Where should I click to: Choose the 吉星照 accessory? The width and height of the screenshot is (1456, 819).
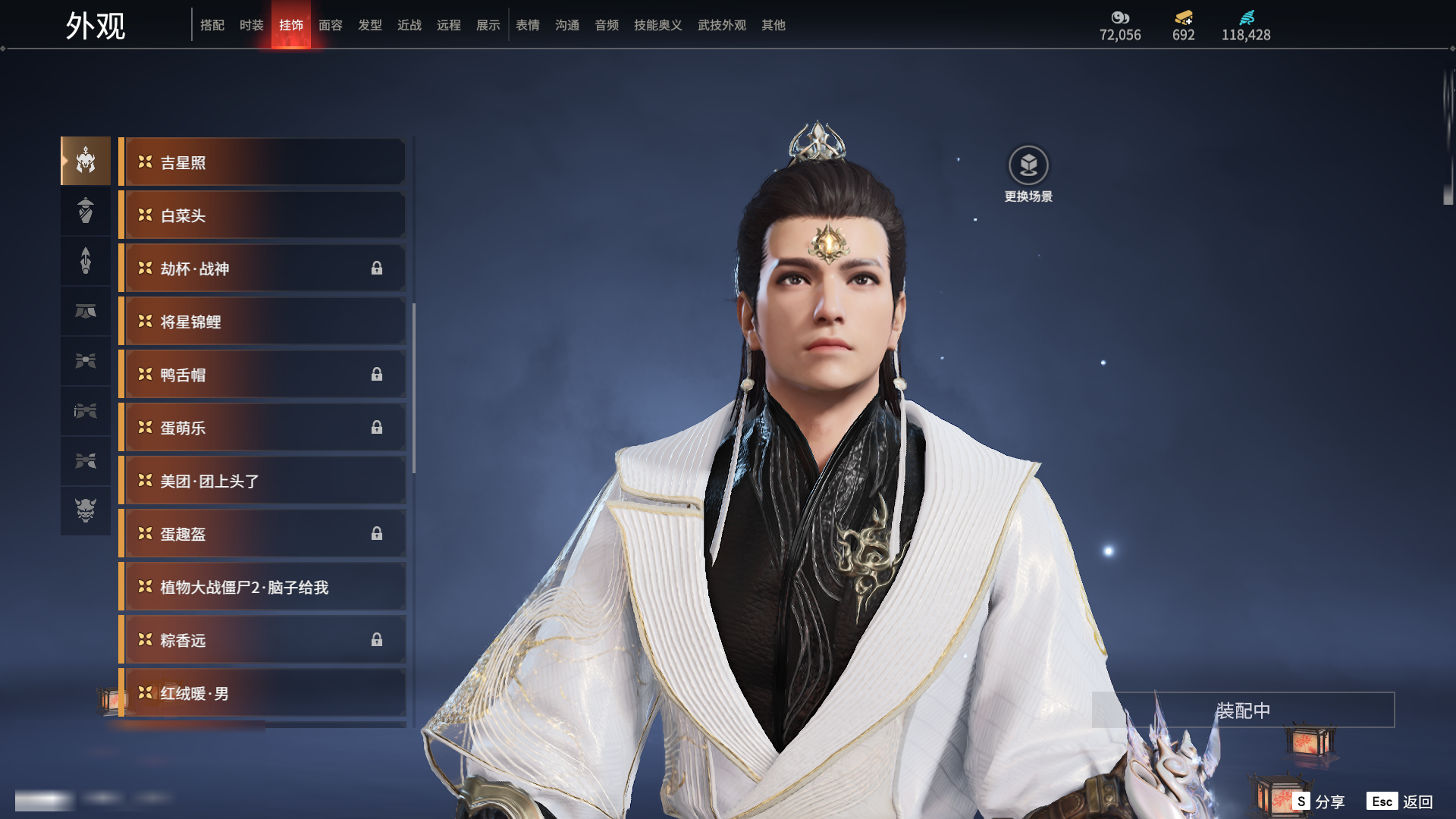click(262, 162)
